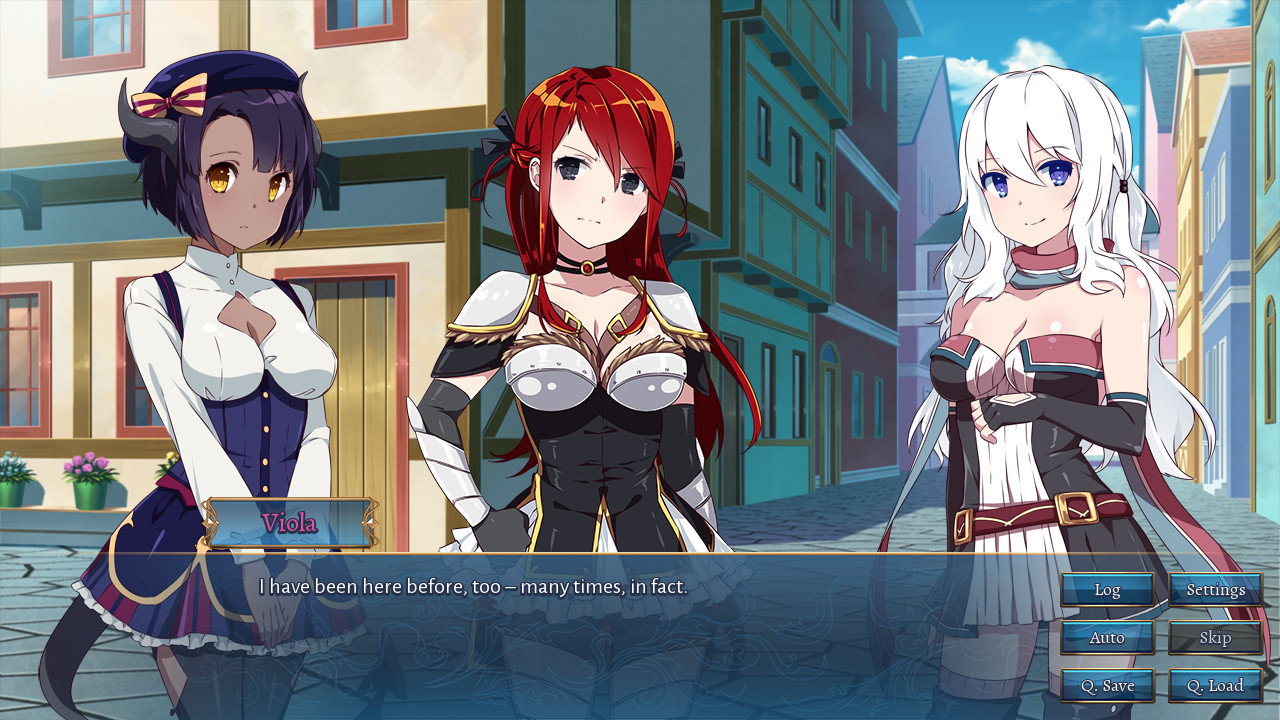Activate the Skip button
1280x720 pixels.
pyautogui.click(x=1215, y=637)
